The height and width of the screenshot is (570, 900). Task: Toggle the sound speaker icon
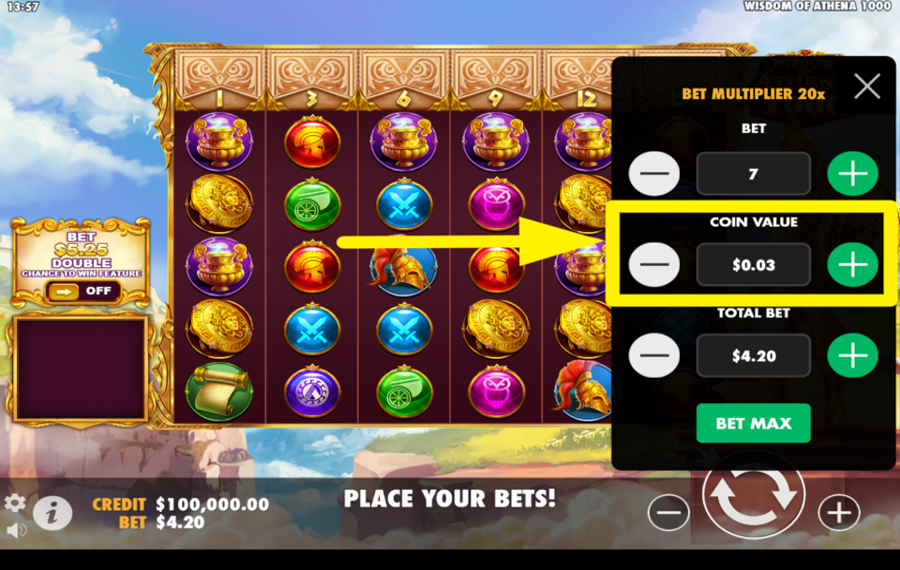[x=15, y=529]
